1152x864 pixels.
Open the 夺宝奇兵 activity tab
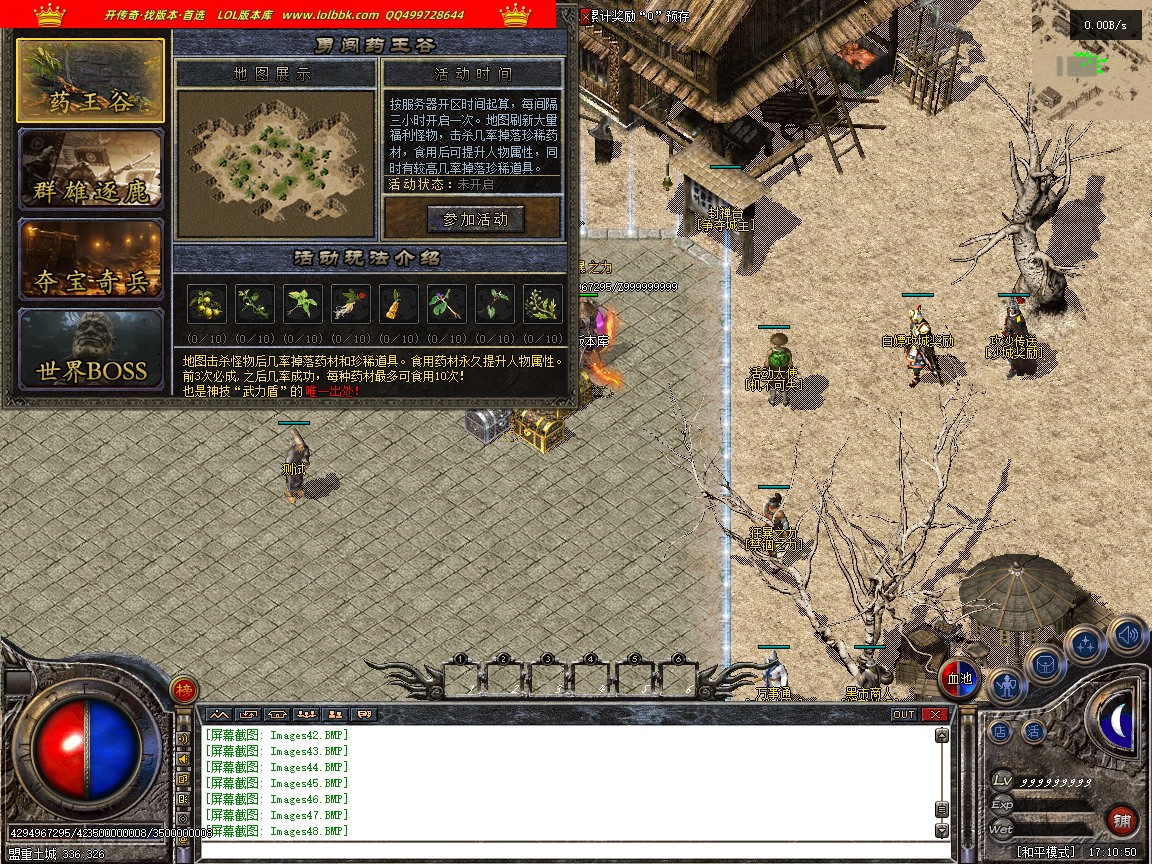tap(90, 261)
